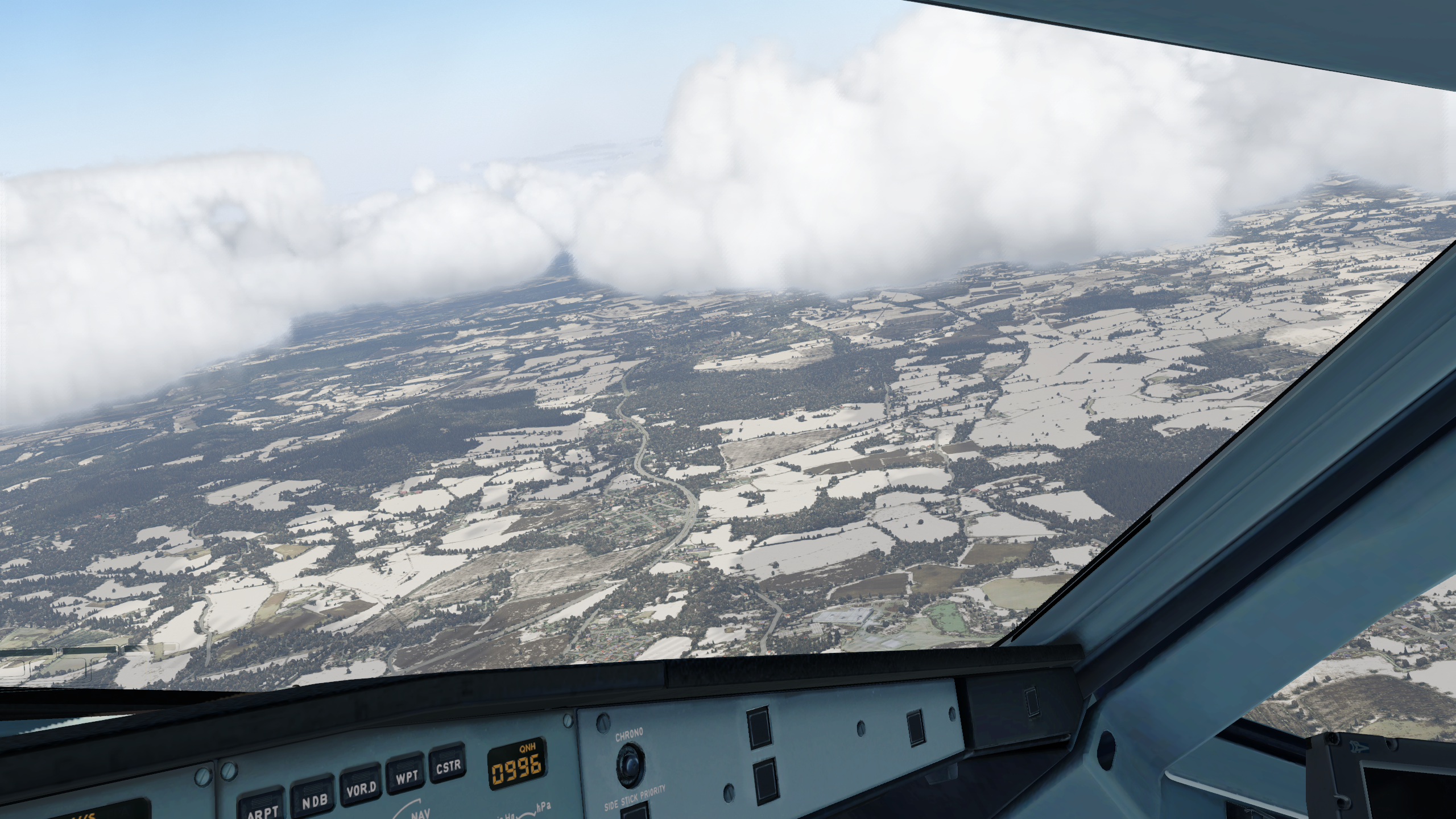Turn on the WPT waypoint button
This screenshot has height=819, width=1456.
click(x=406, y=776)
